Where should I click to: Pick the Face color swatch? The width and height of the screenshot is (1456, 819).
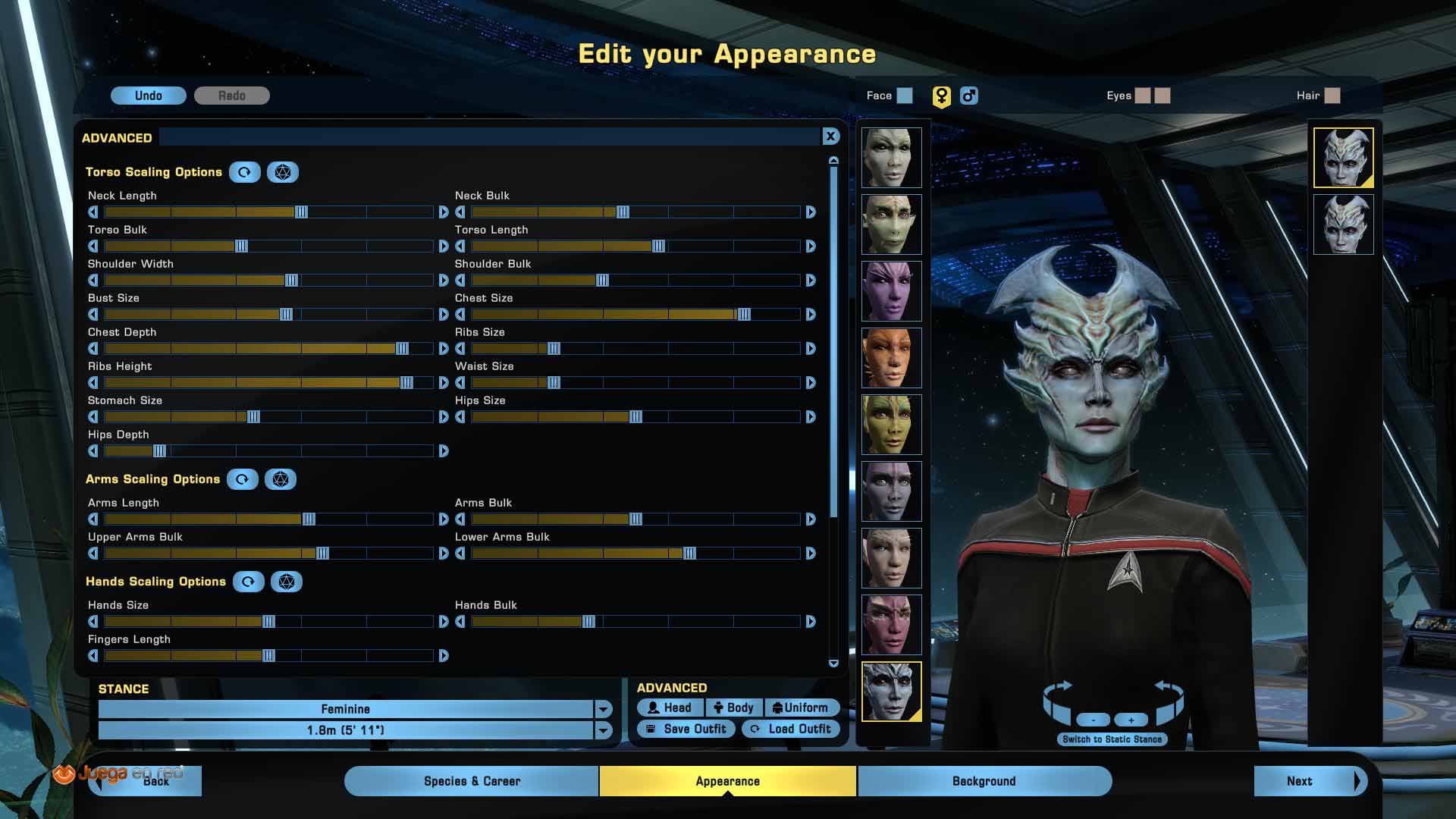point(905,96)
